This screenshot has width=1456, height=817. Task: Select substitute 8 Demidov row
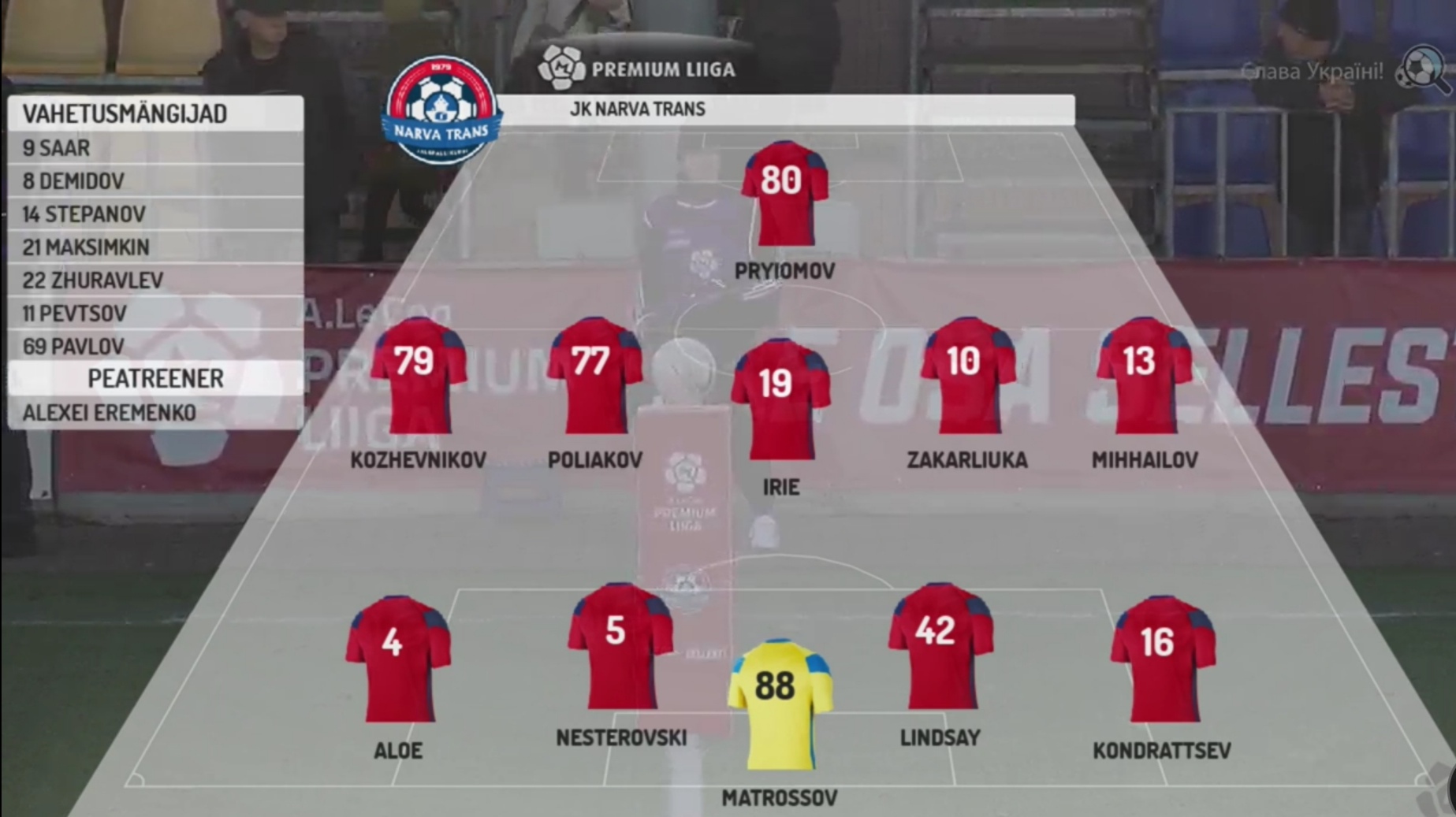click(155, 180)
